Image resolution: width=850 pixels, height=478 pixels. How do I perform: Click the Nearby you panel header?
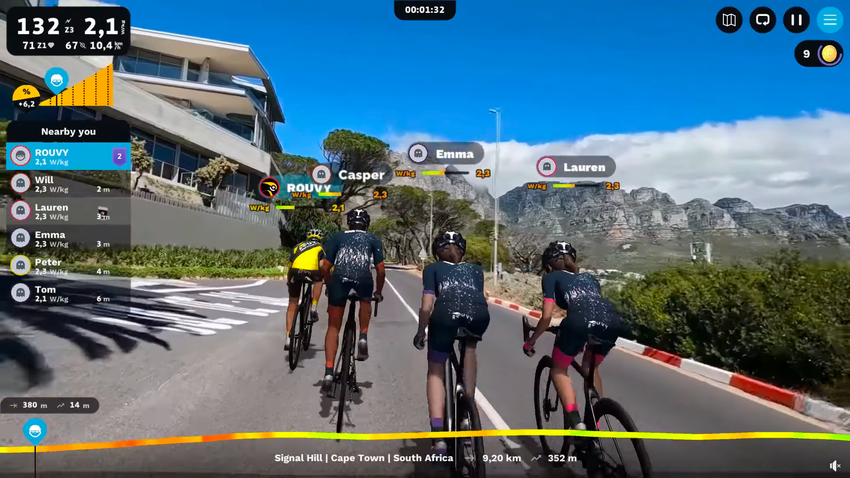[68, 131]
